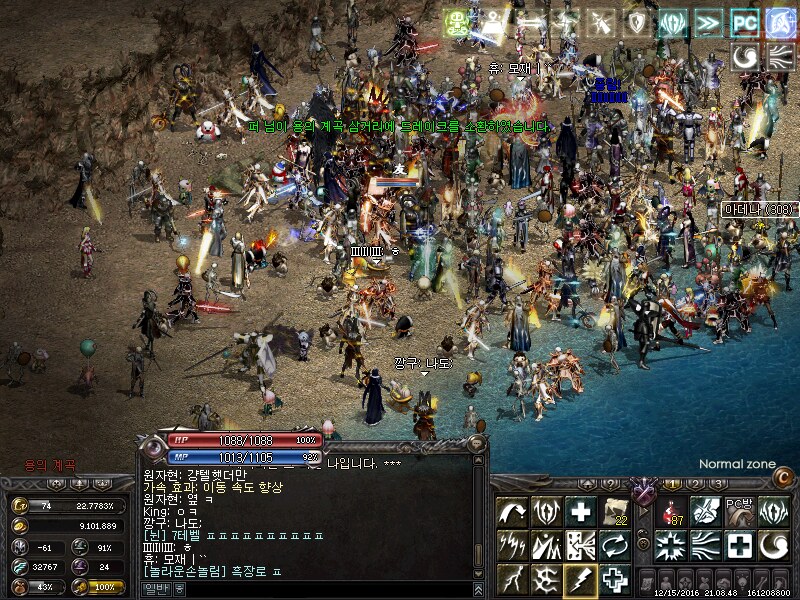The width and height of the screenshot is (800, 600).
Task: Use the PC방 arrow skill slot
Action: click(x=739, y=511)
